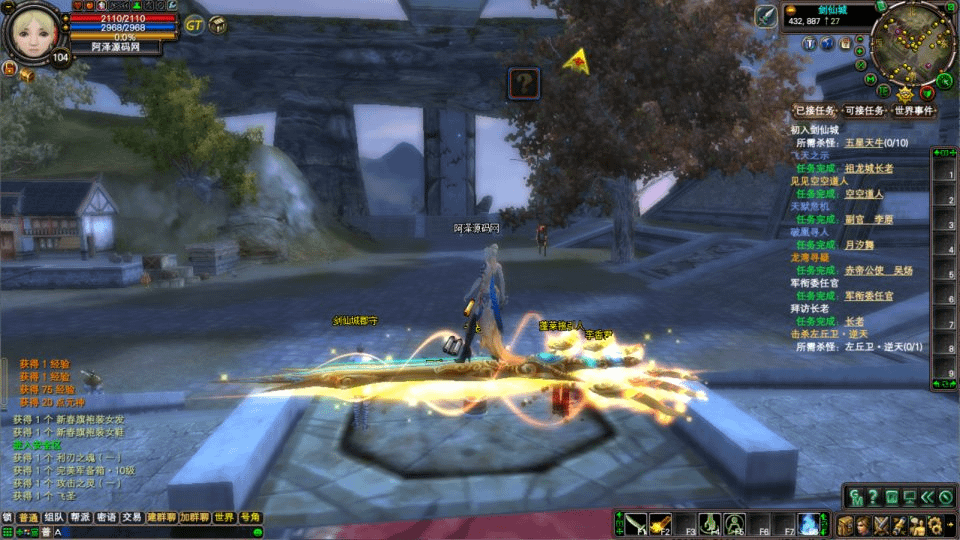Click the padlock icon under the portrait
The image size is (960, 540).
(x=9, y=69)
